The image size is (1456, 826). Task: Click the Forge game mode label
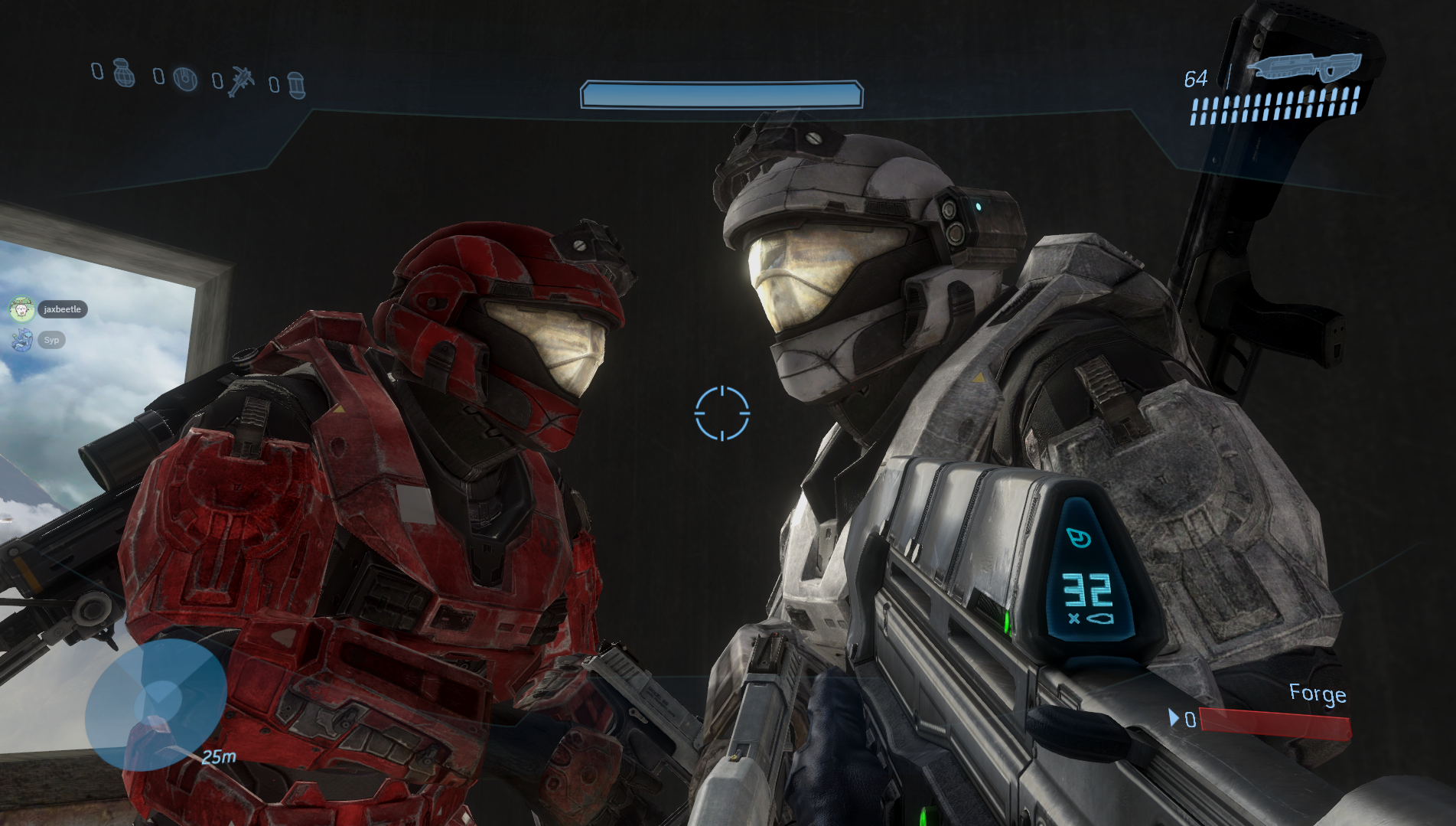[1317, 694]
